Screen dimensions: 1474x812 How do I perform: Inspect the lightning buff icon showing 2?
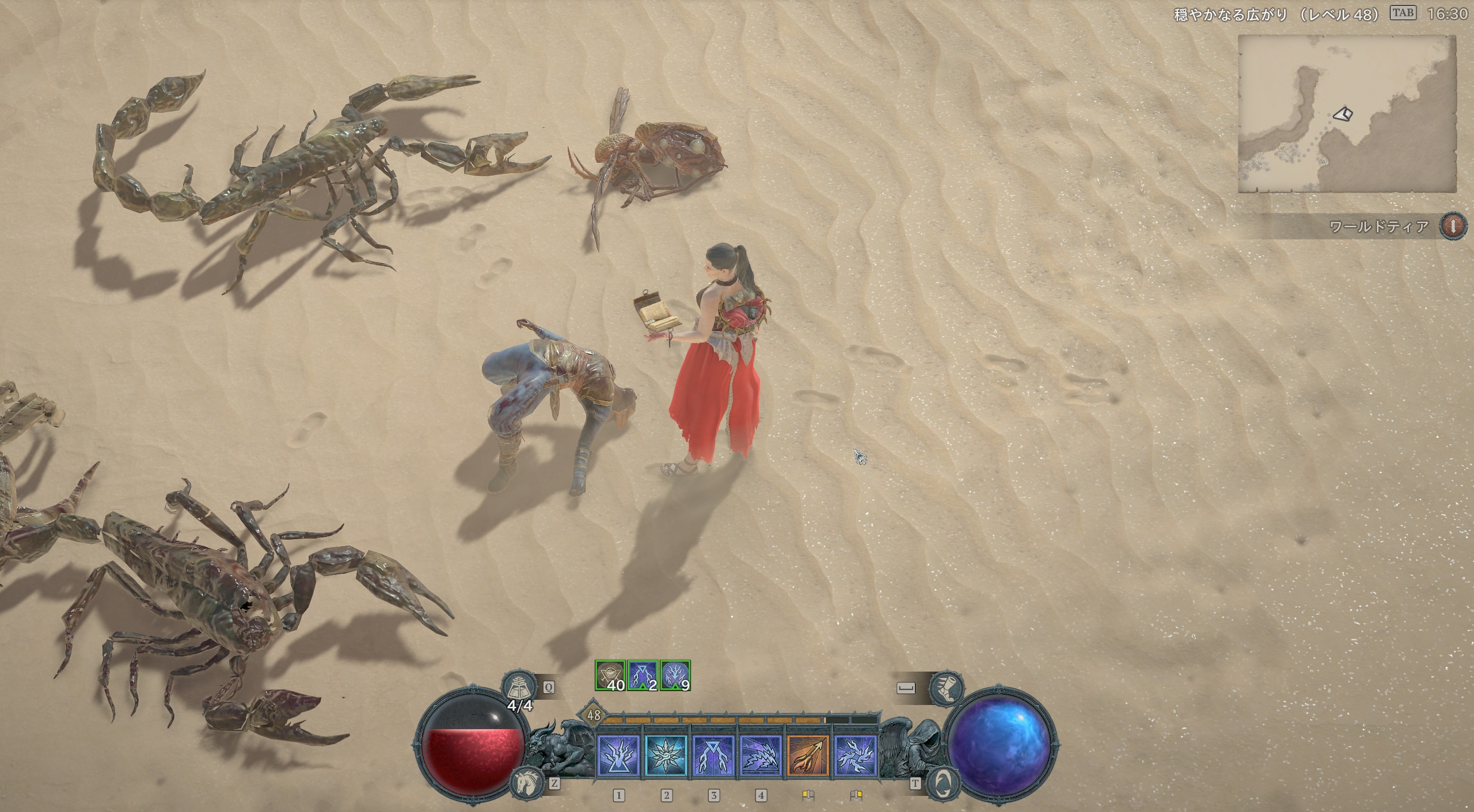[x=643, y=676]
